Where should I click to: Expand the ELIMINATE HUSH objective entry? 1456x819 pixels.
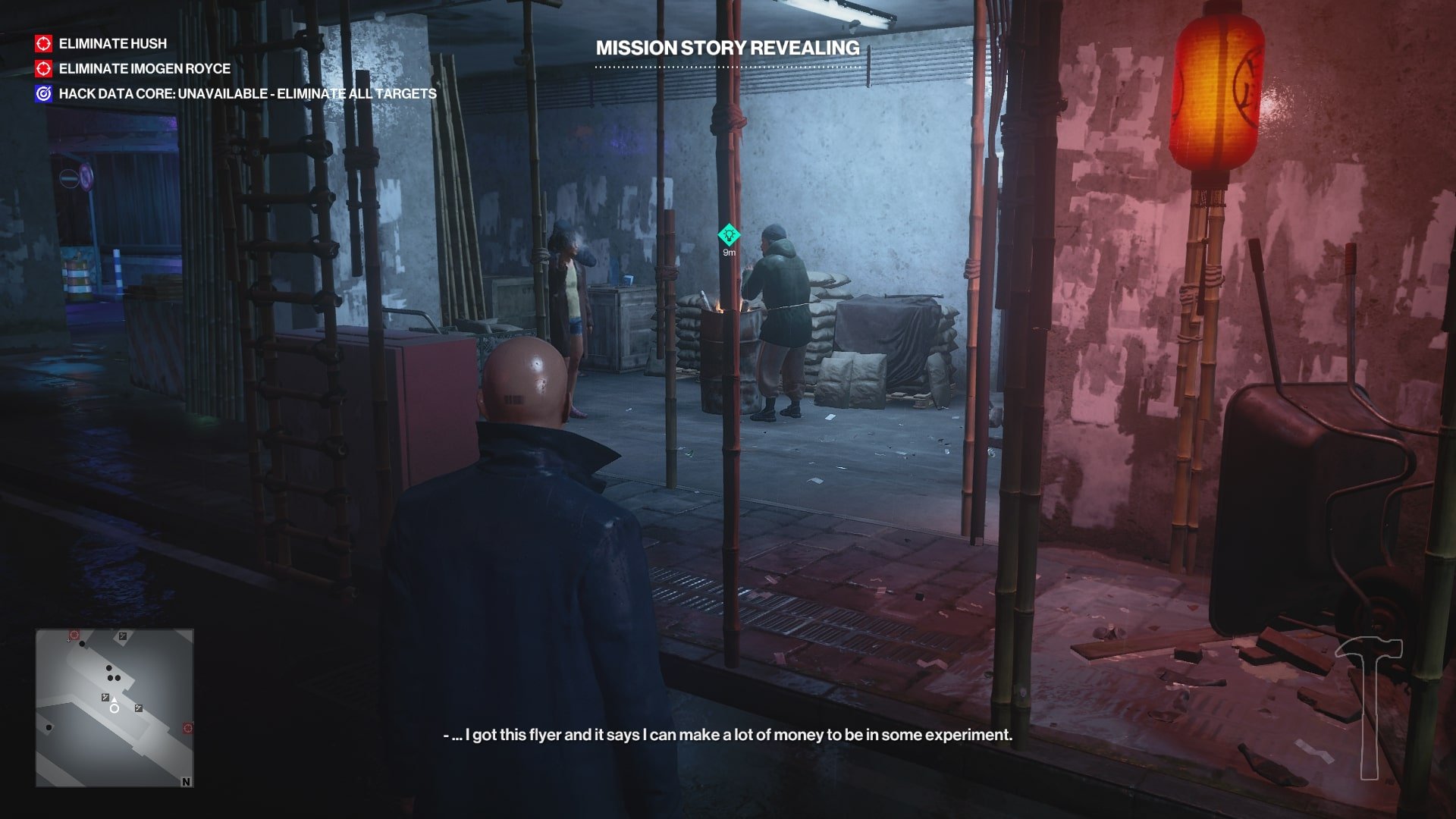[111, 44]
